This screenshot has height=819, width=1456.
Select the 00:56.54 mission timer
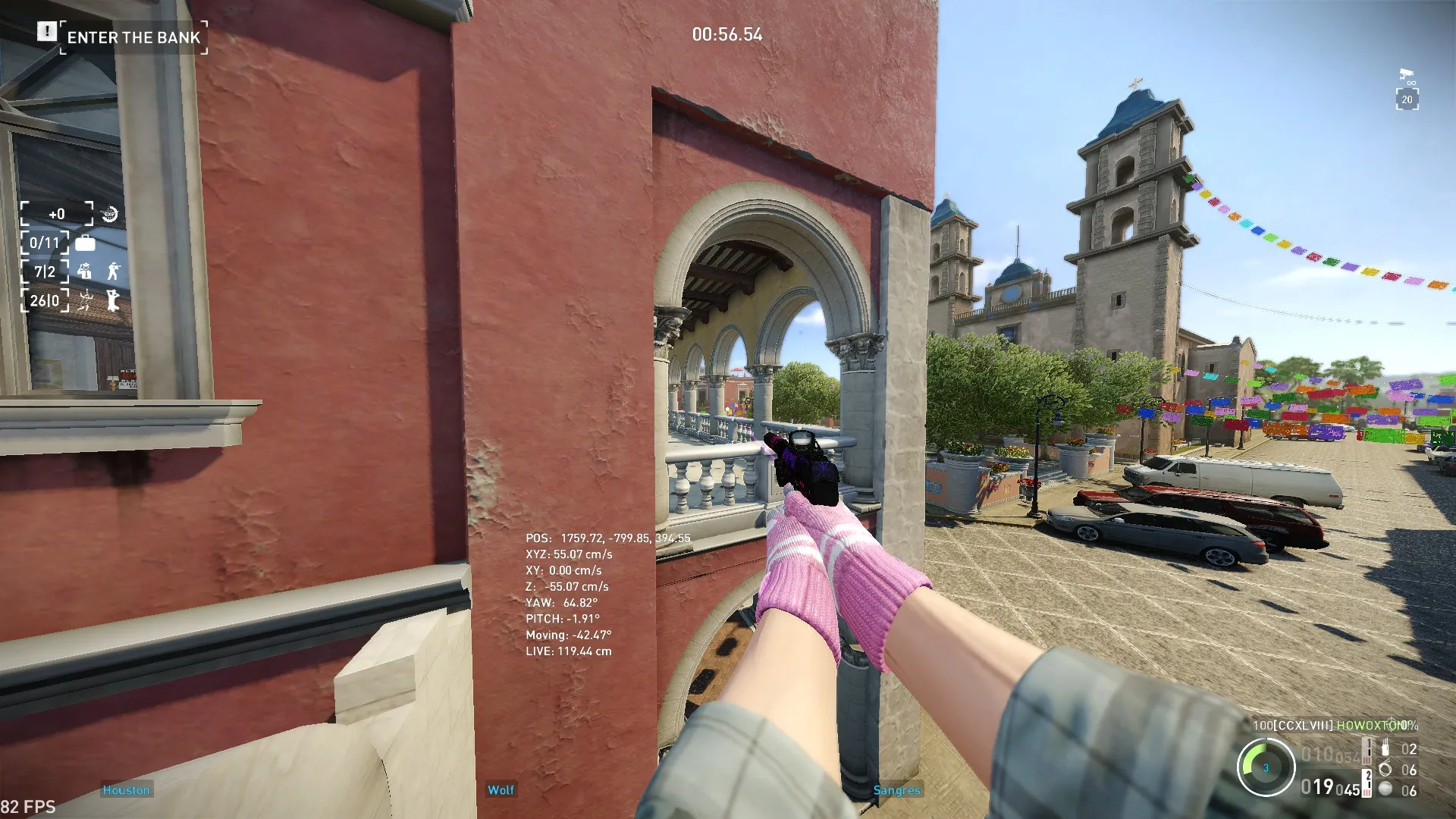729,34
